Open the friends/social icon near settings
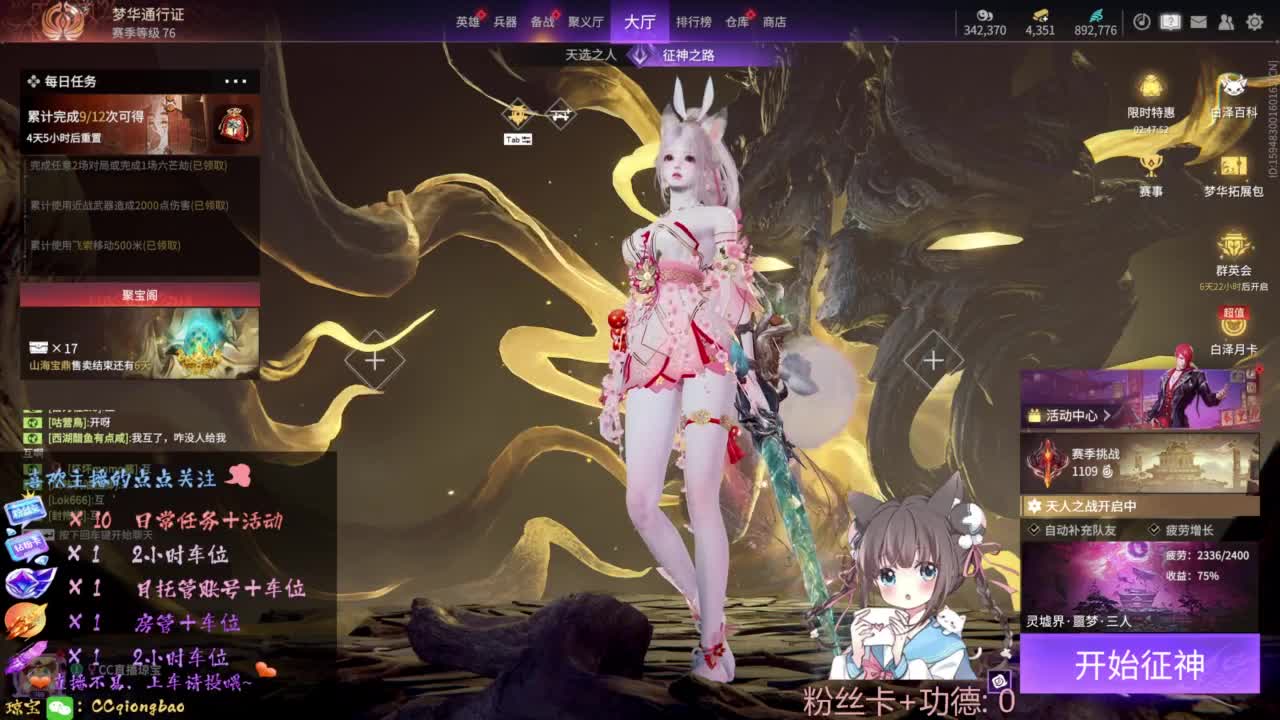 [1228, 21]
